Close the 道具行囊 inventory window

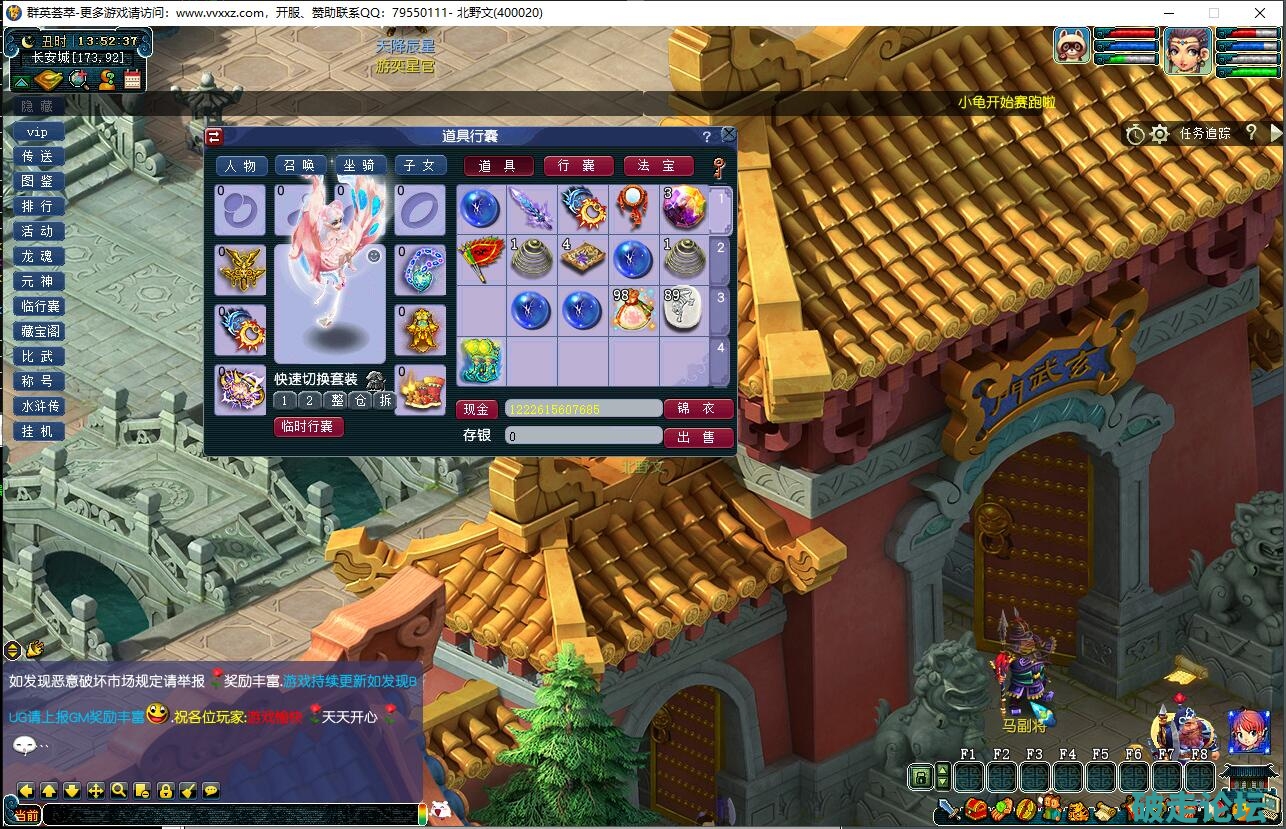[729, 135]
